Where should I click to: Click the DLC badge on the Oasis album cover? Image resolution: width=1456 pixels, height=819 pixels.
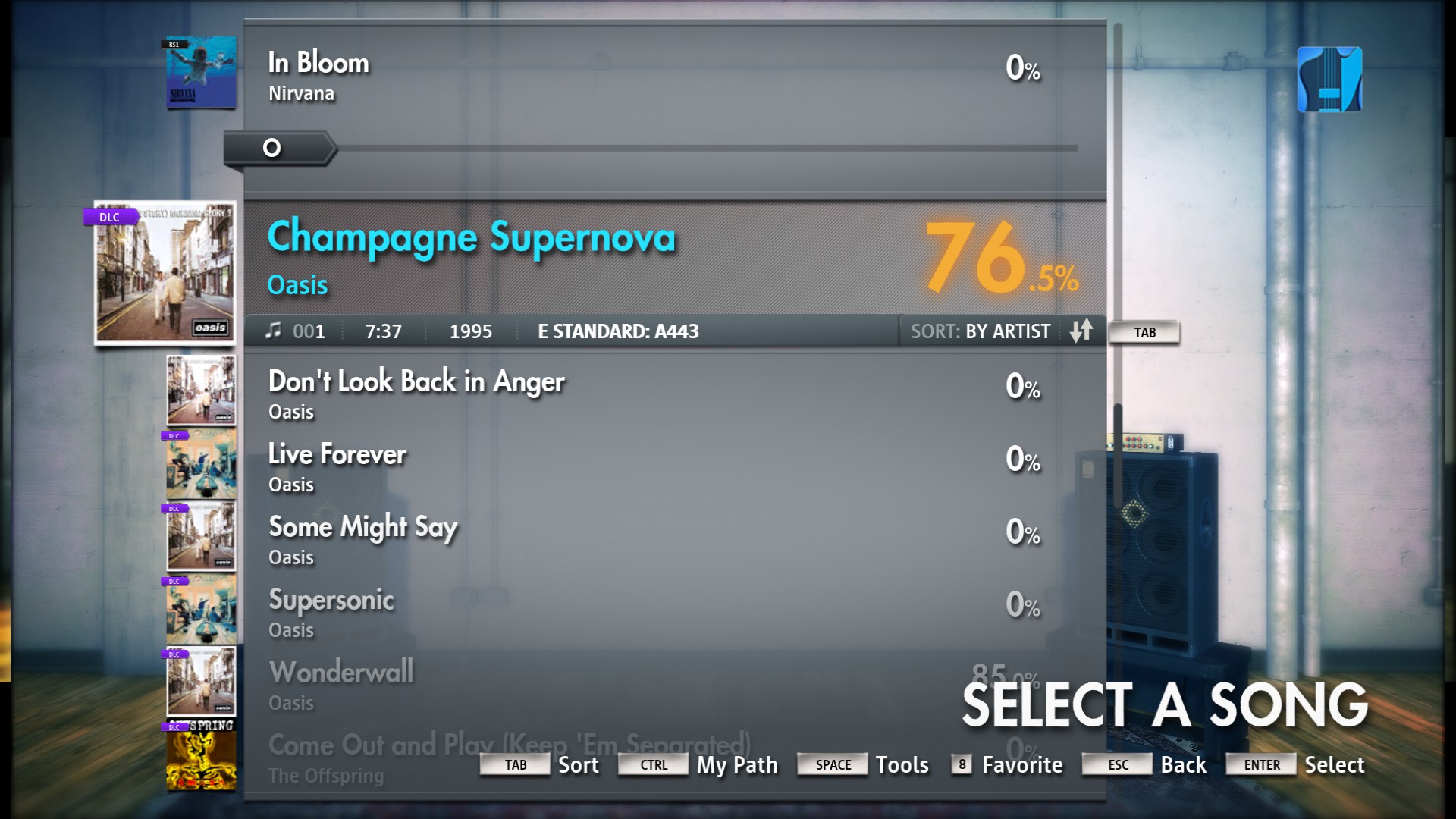pyautogui.click(x=109, y=217)
